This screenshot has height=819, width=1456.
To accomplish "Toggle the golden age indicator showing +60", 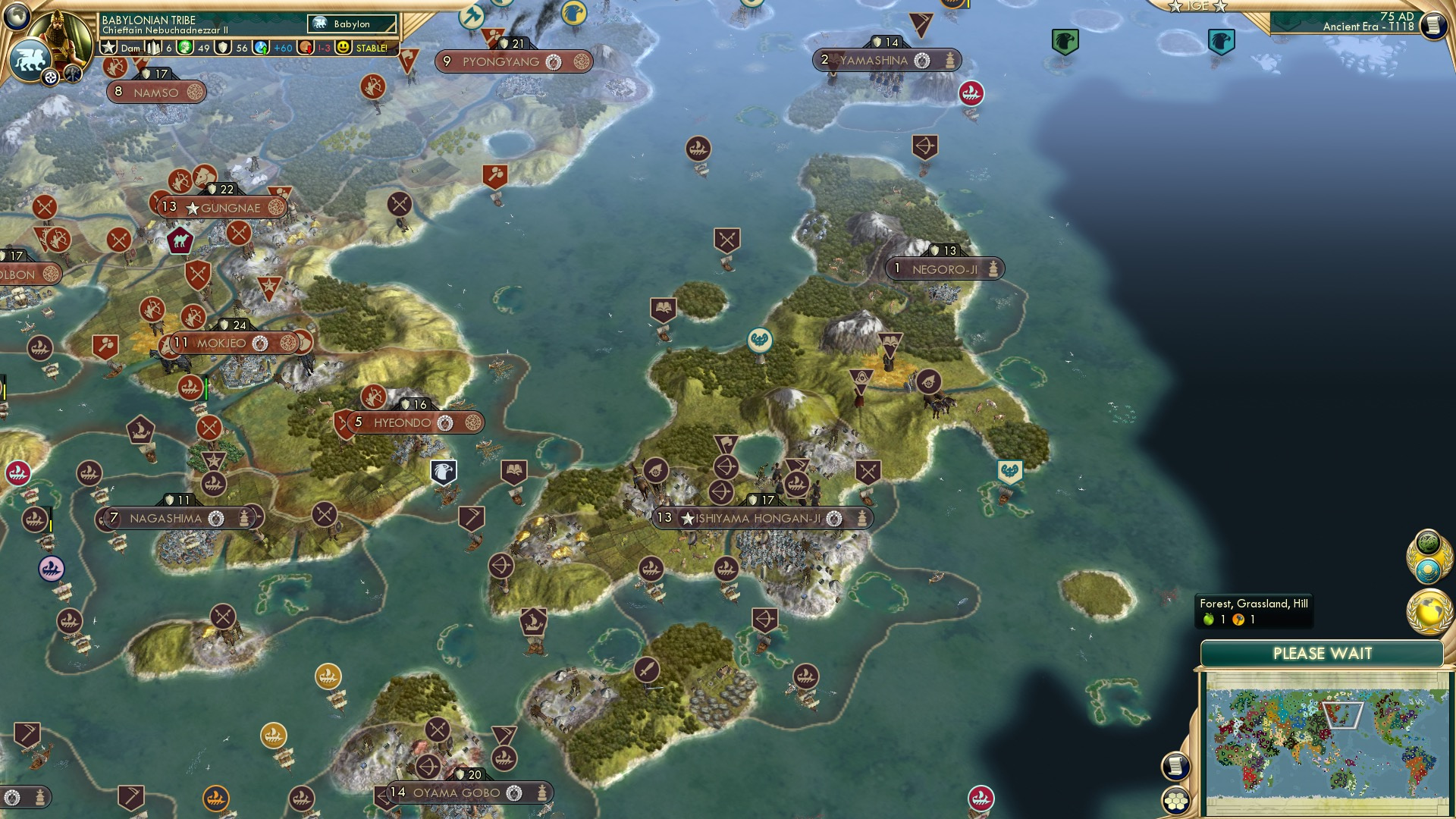I will 258,47.
